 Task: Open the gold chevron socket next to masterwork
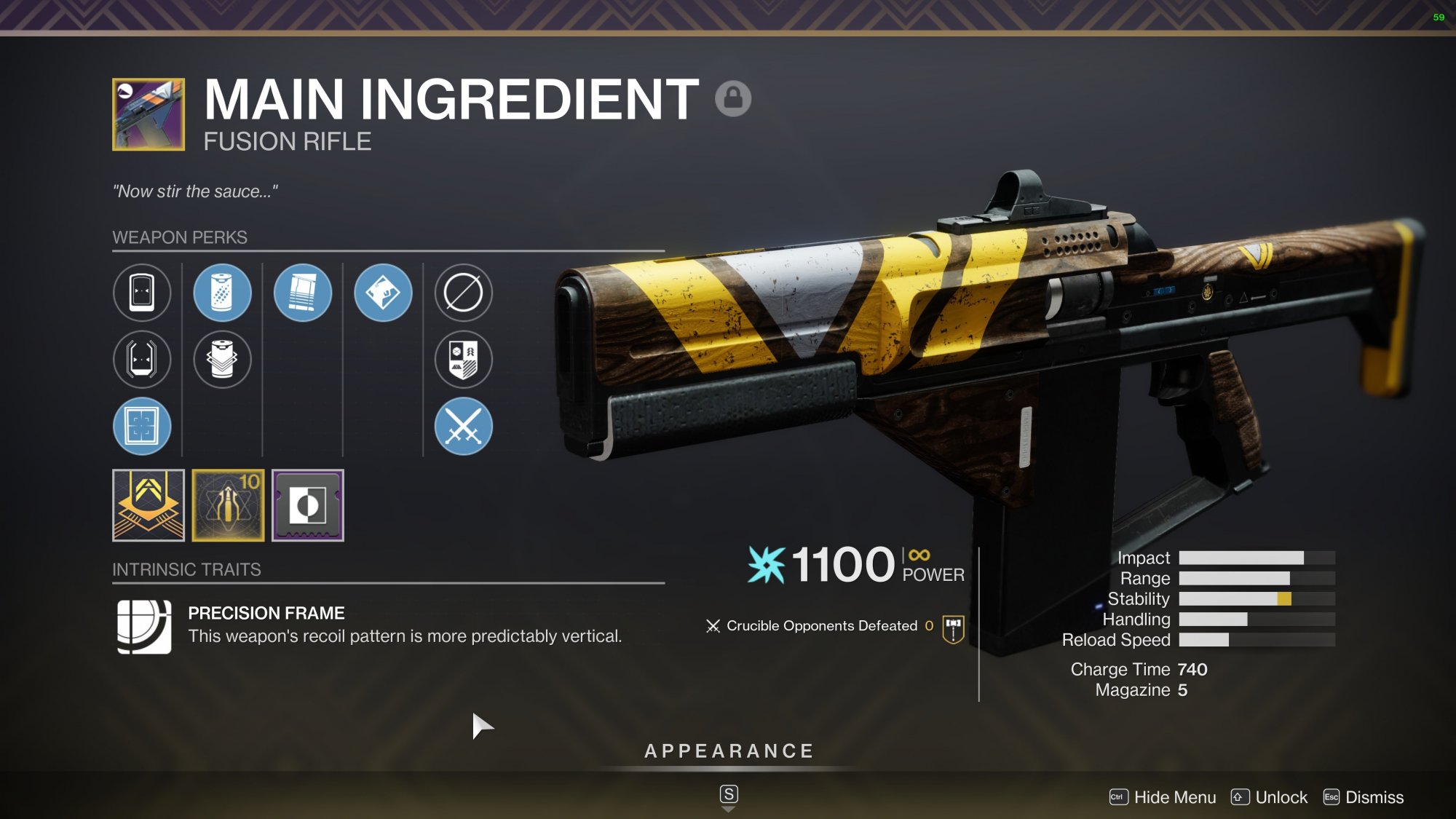149,505
